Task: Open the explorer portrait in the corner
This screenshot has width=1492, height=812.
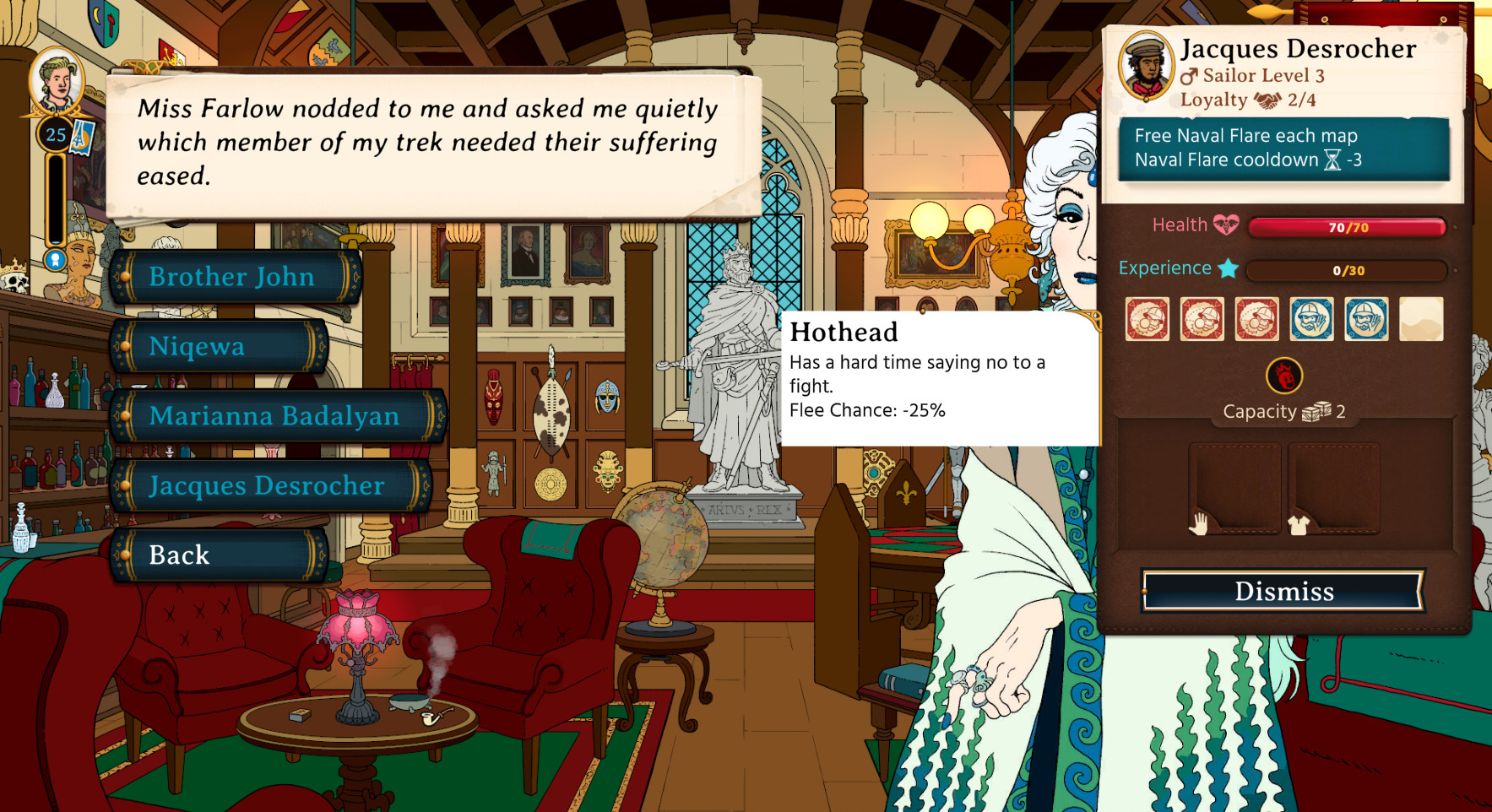Action: pyautogui.click(x=56, y=82)
